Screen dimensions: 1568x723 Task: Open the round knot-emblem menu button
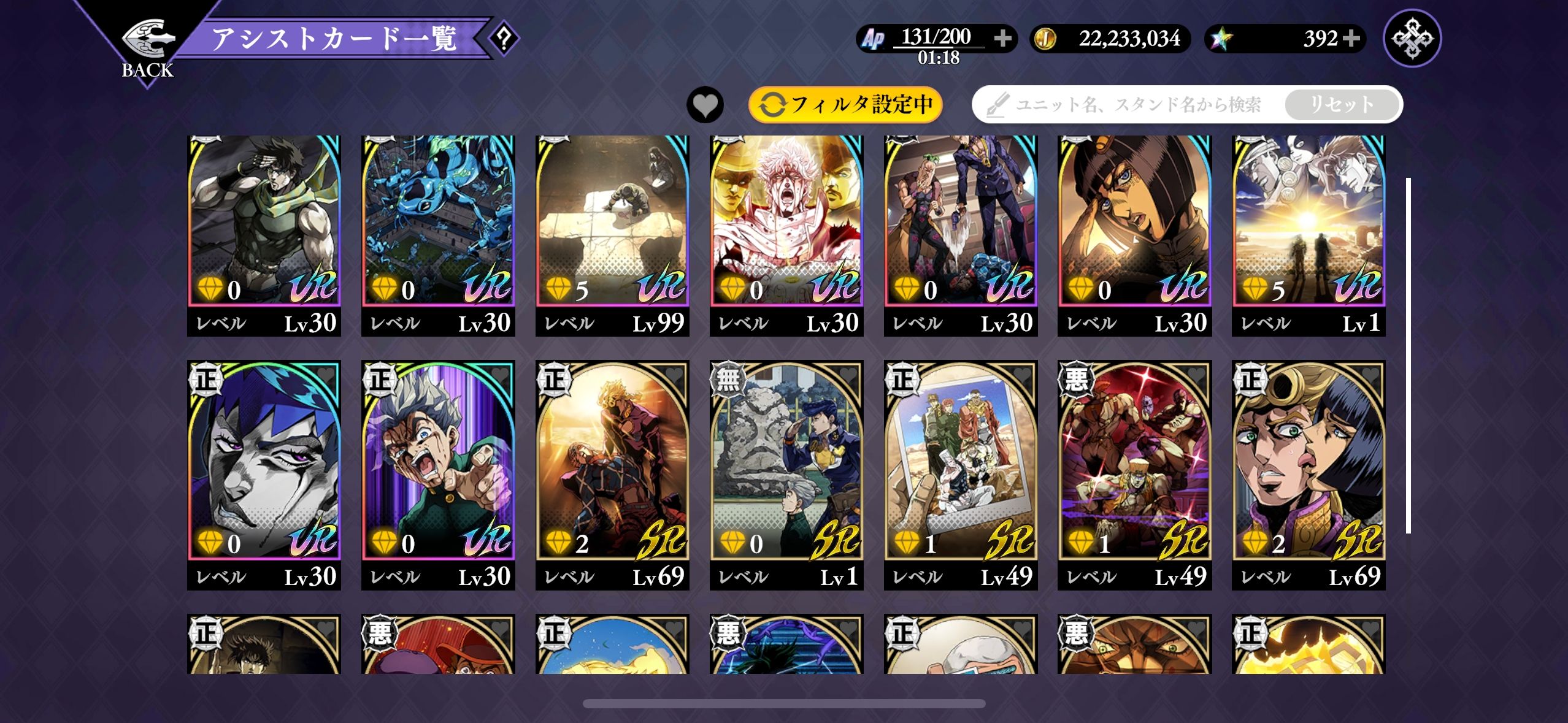point(1412,39)
